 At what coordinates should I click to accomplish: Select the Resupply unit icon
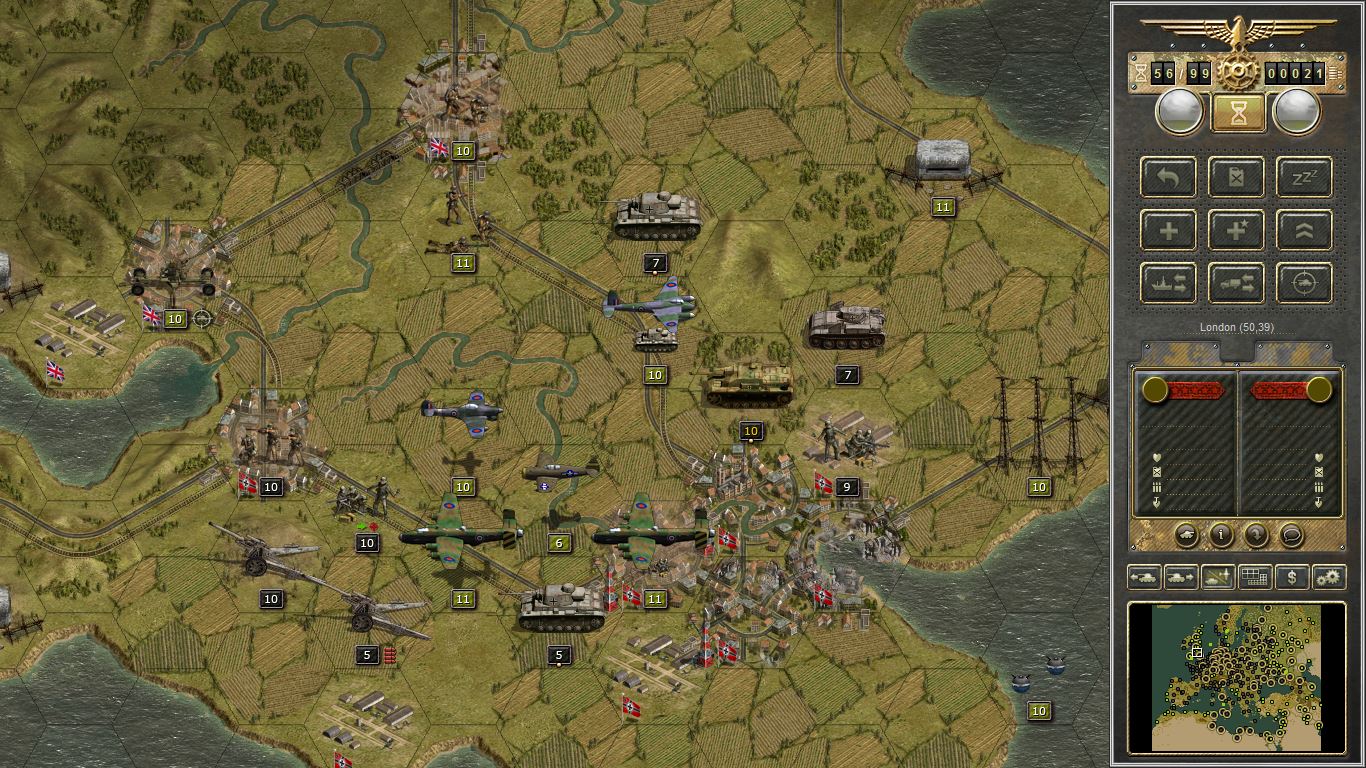pos(1235,178)
